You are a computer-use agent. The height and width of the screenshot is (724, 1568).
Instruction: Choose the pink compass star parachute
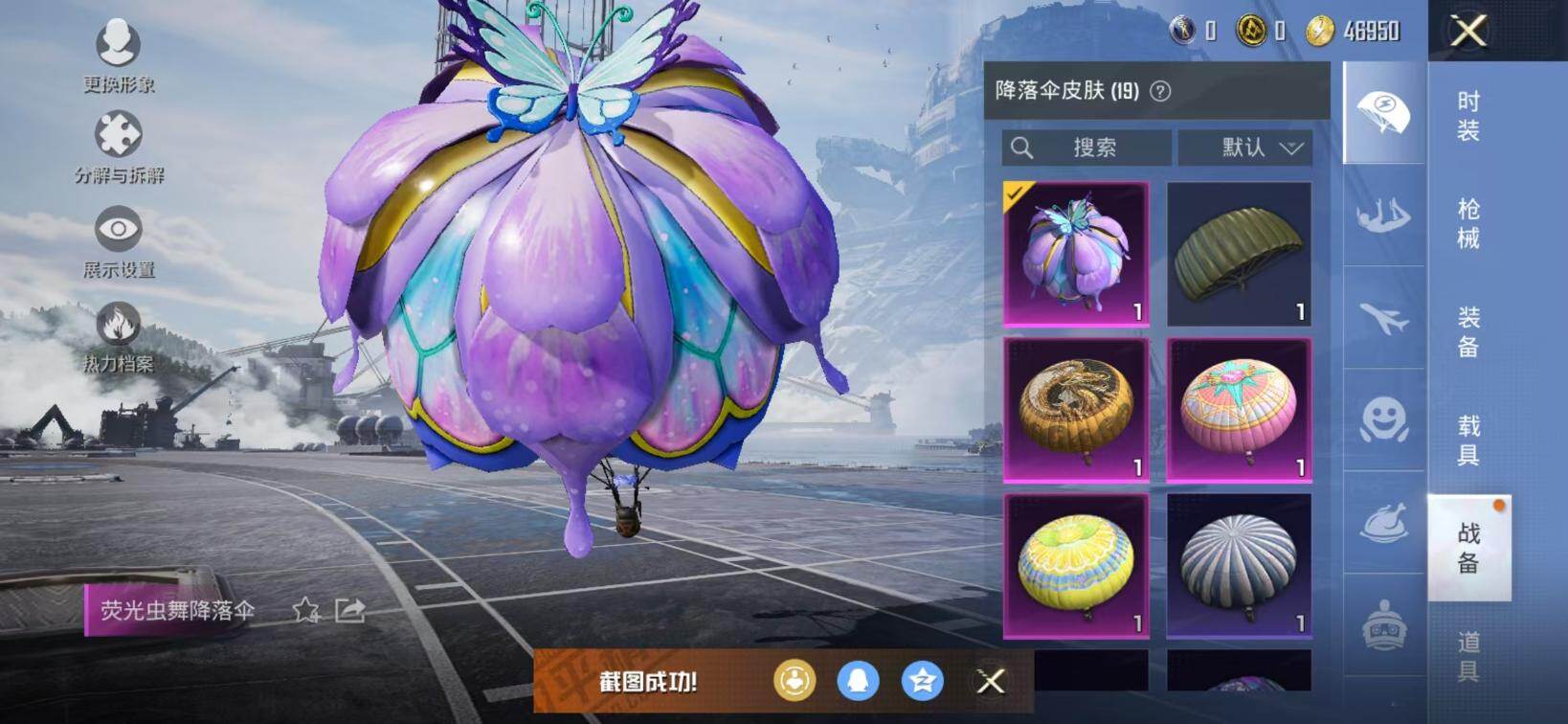tap(1239, 409)
